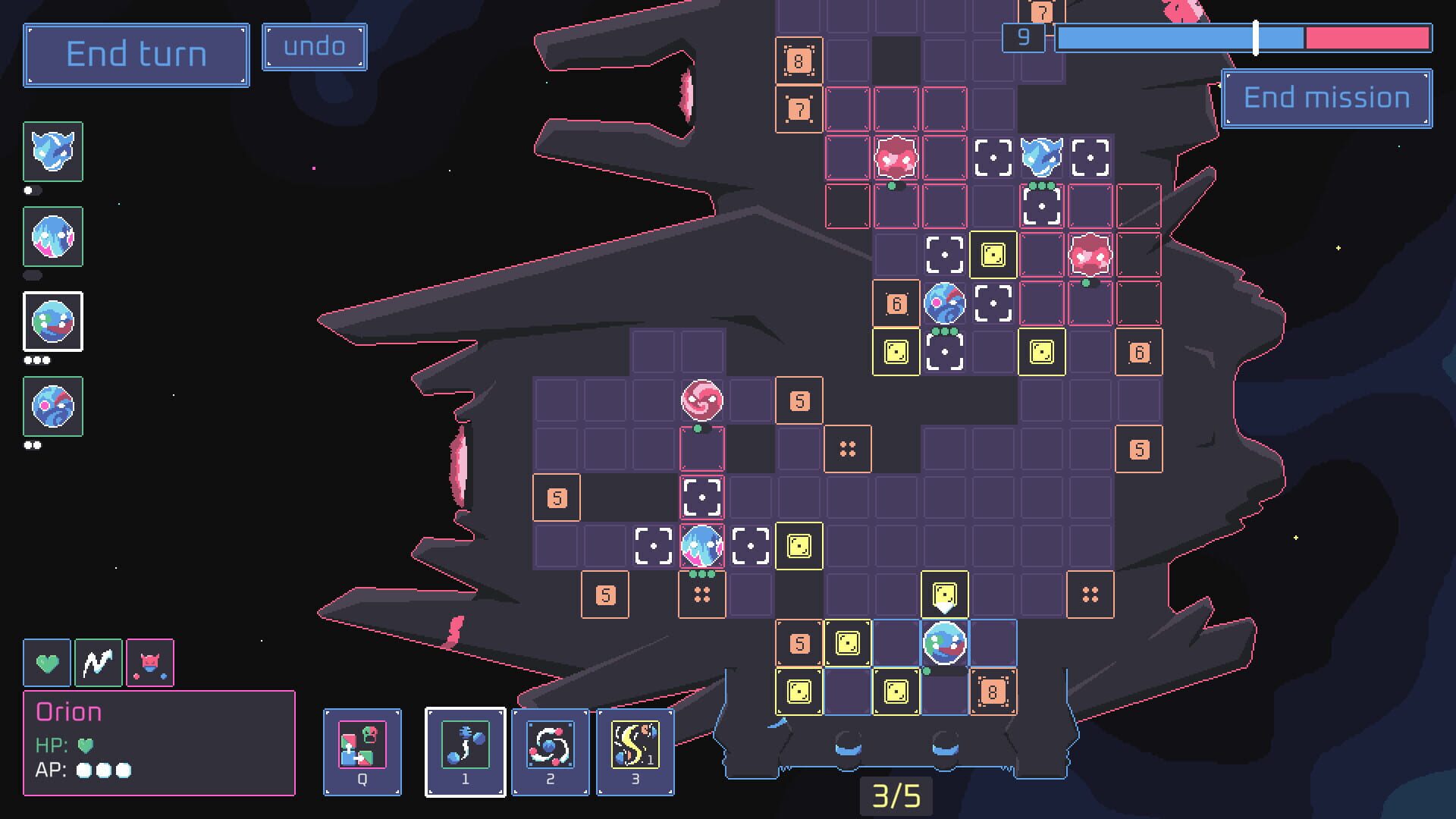The width and height of the screenshot is (1456, 819).
Task: Select the orange tile numbered 8 near the top
Action: click(799, 61)
